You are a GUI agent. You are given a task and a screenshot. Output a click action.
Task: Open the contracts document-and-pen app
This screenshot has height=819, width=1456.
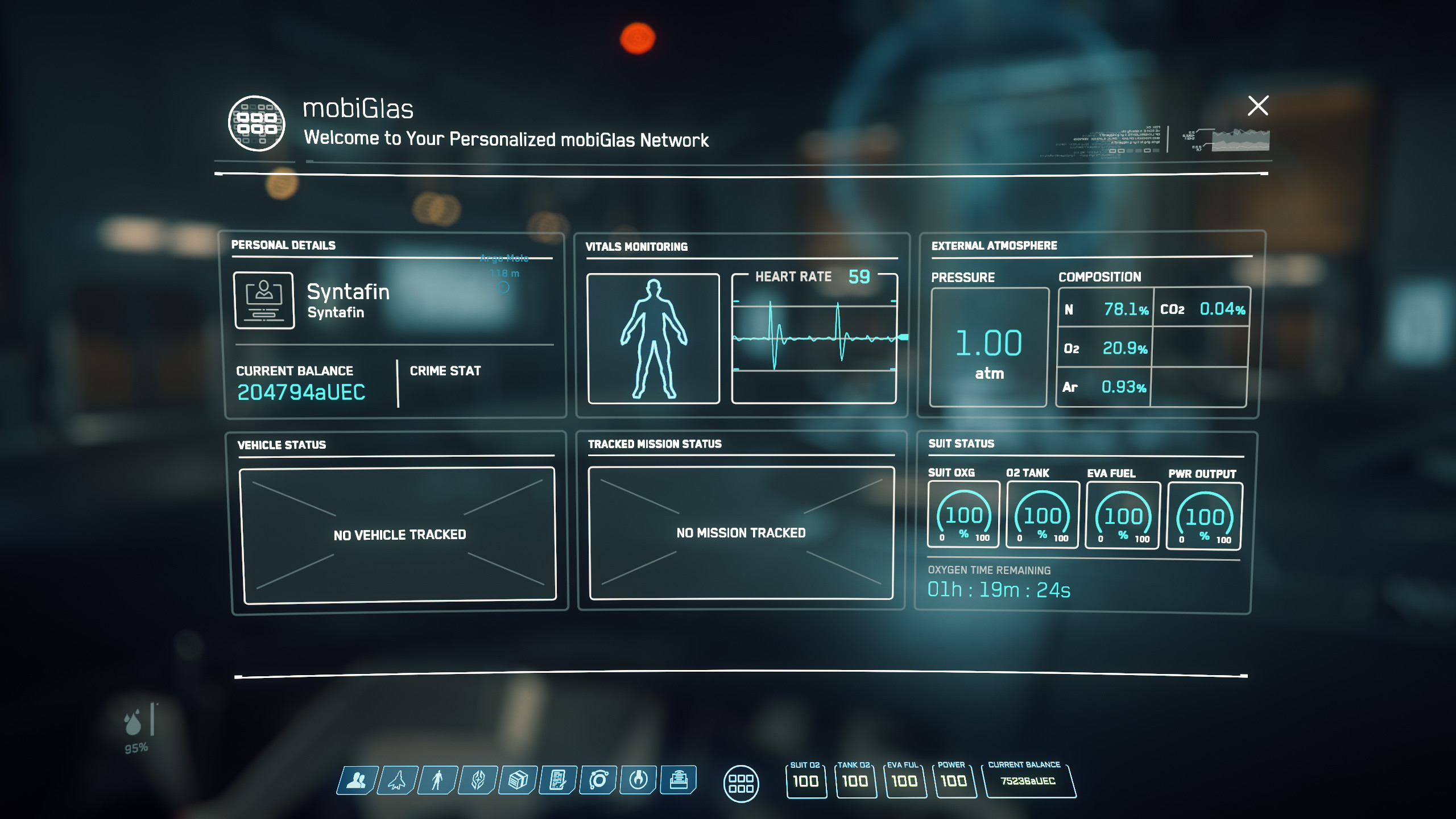(x=559, y=780)
